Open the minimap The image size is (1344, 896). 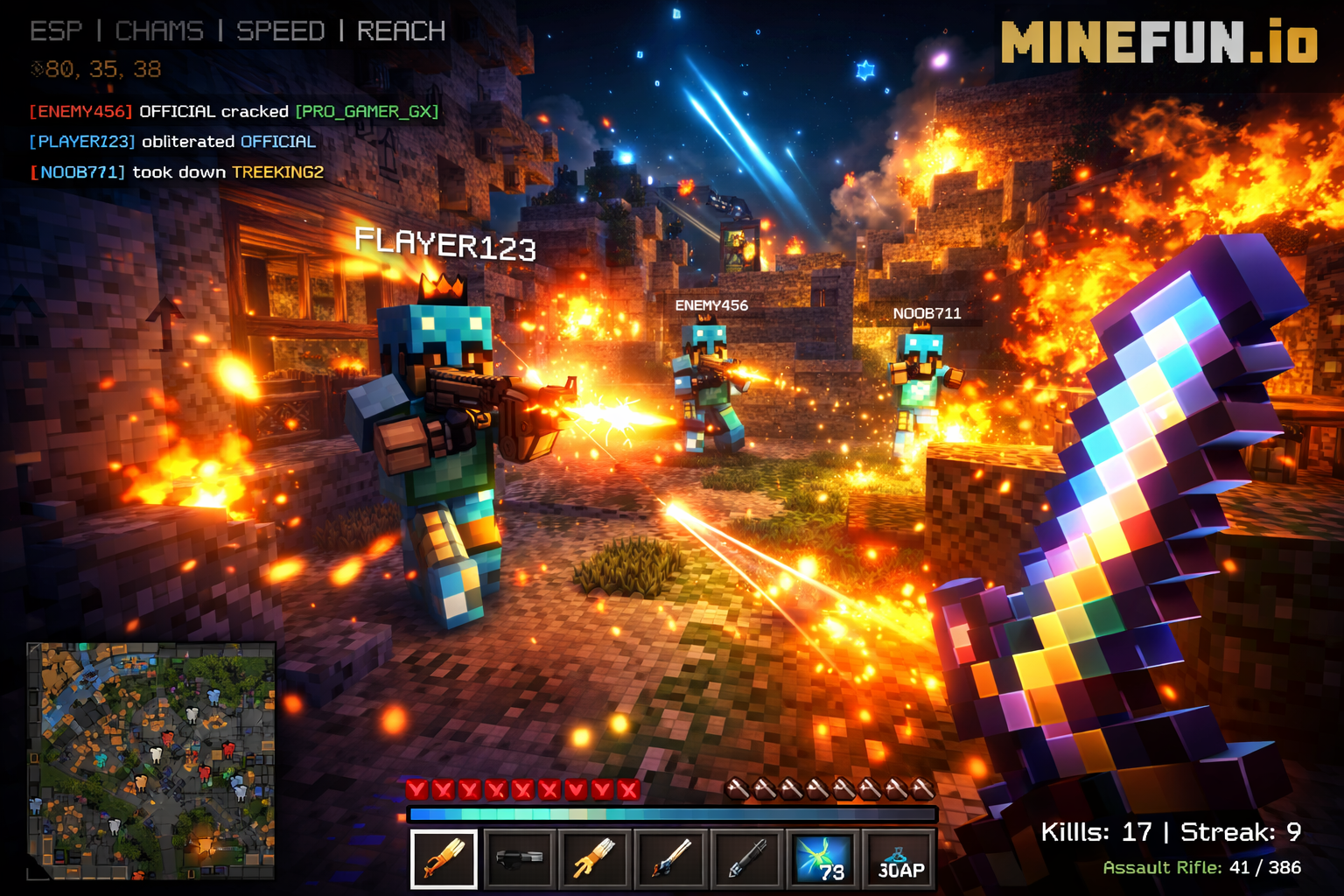point(150,760)
